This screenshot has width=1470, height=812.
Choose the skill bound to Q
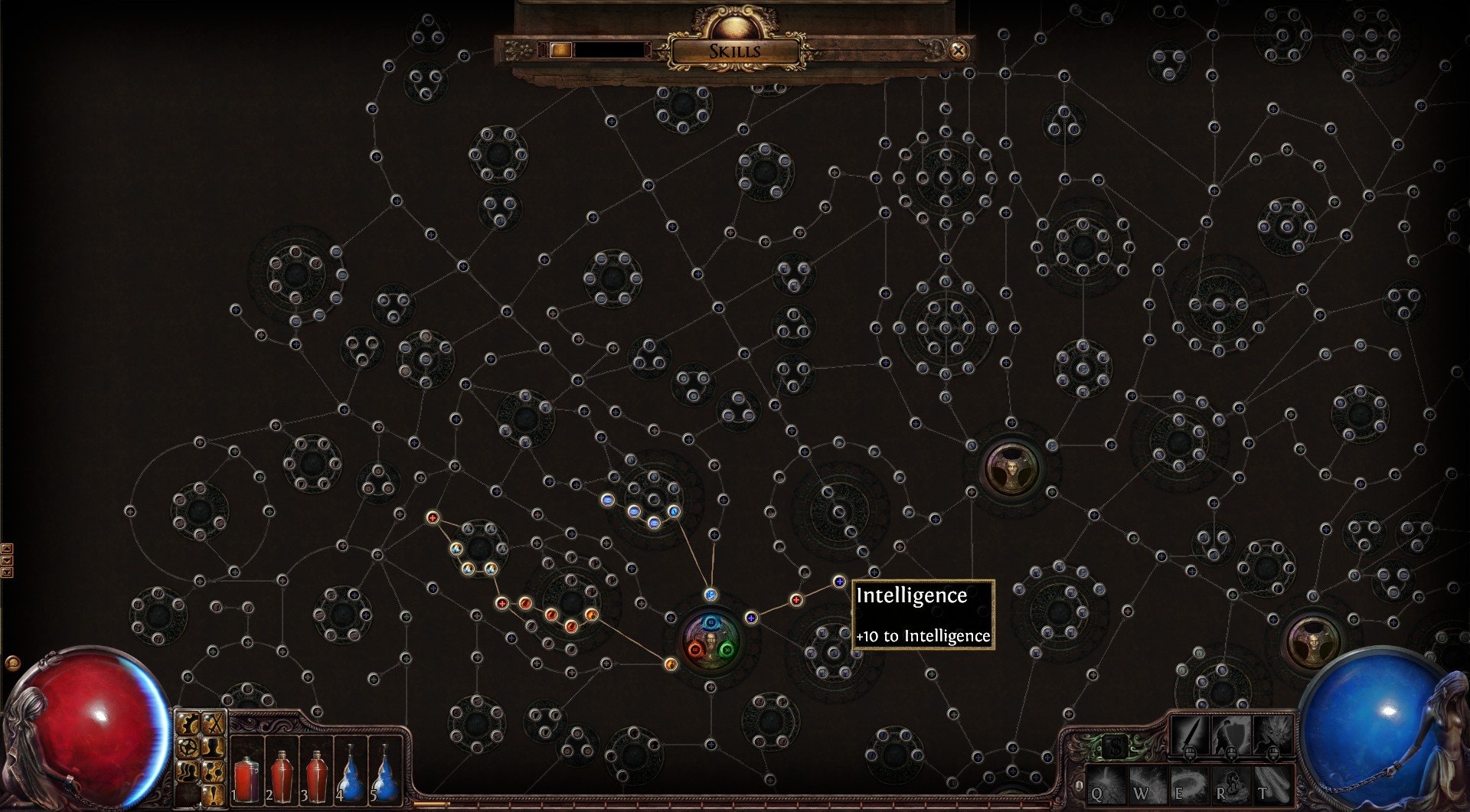tap(1105, 787)
